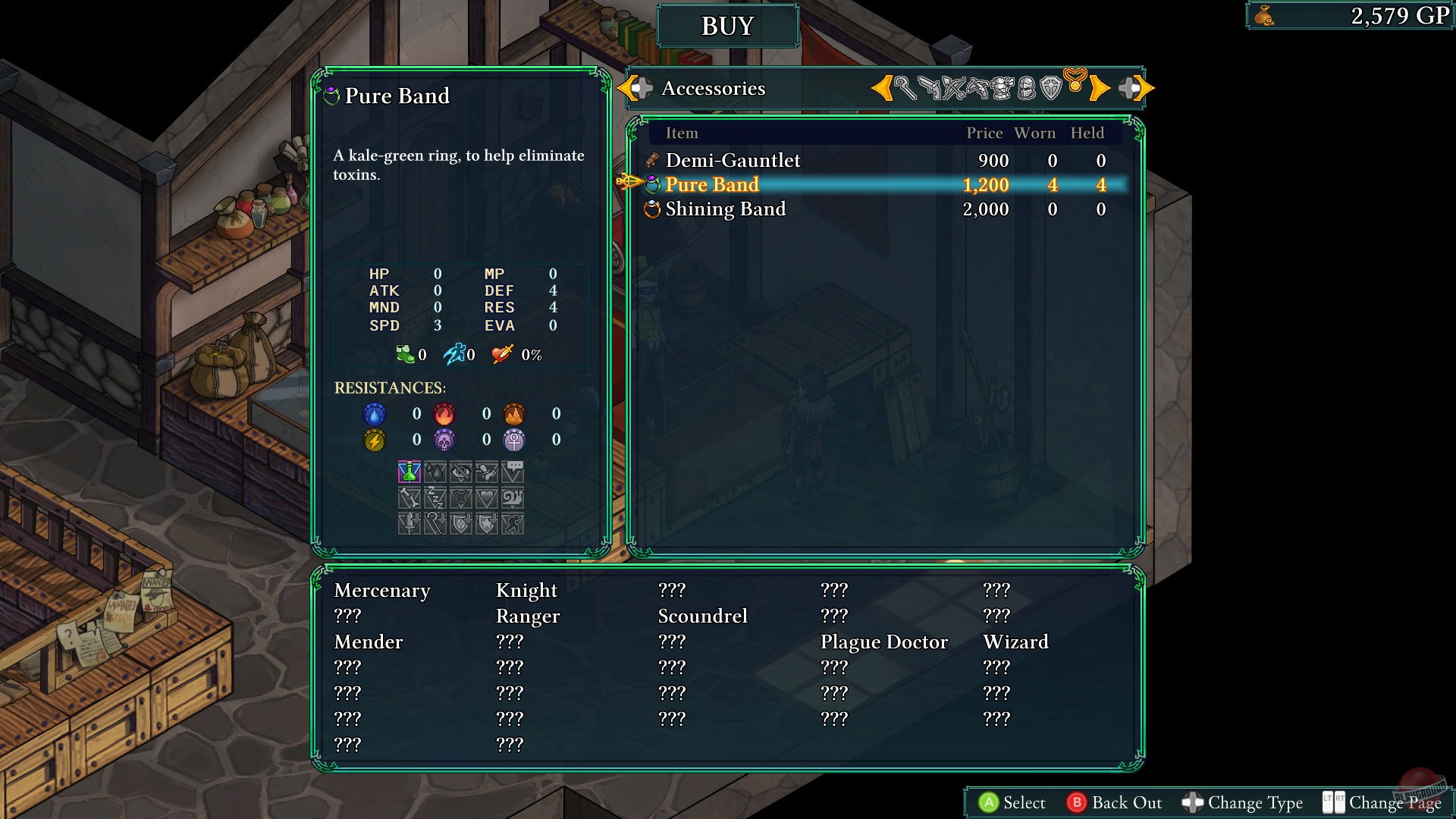
Task: Select the medallion Accessories category icon
Action: point(1077,86)
